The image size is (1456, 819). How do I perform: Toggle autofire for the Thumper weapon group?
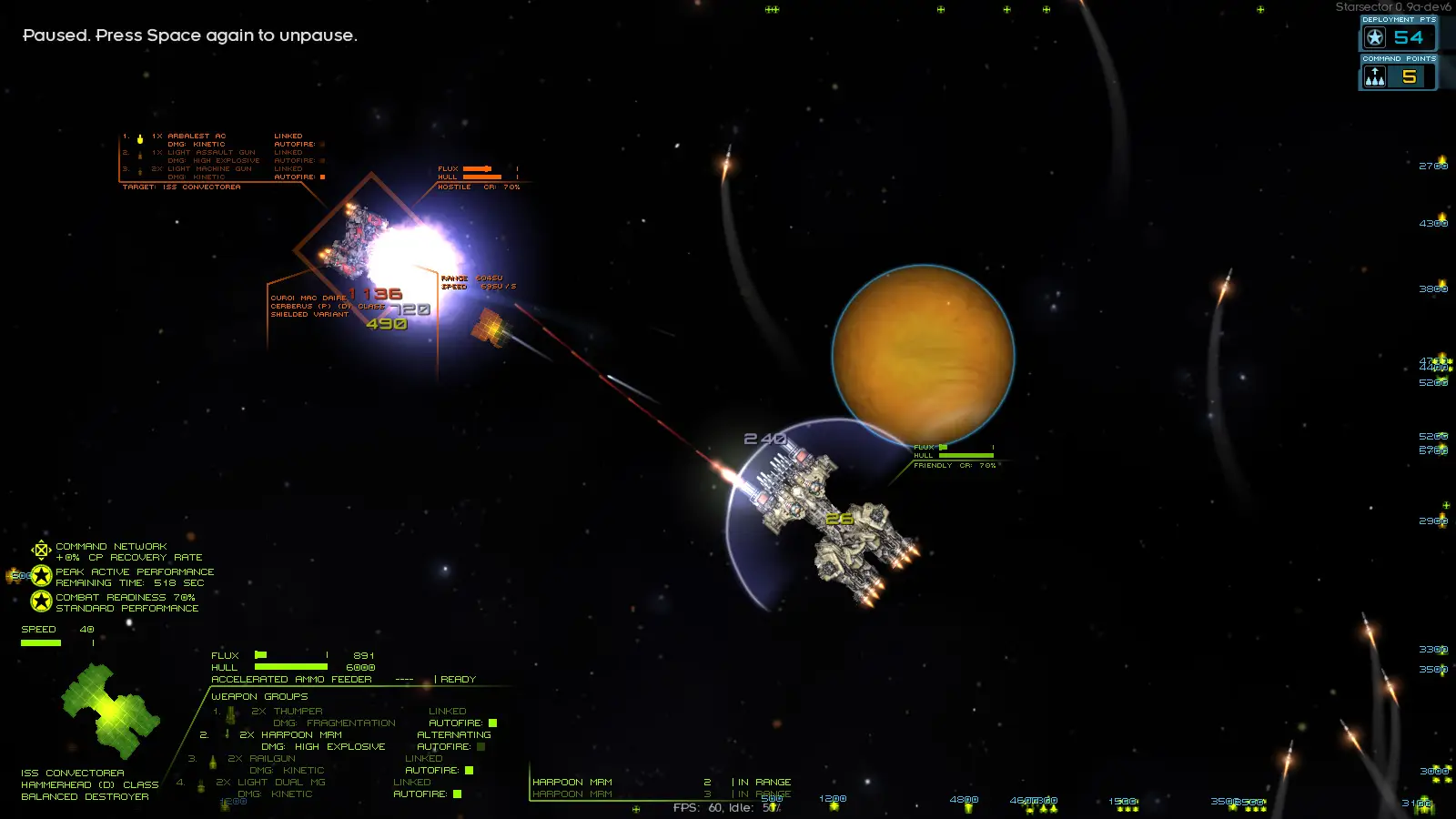(492, 723)
